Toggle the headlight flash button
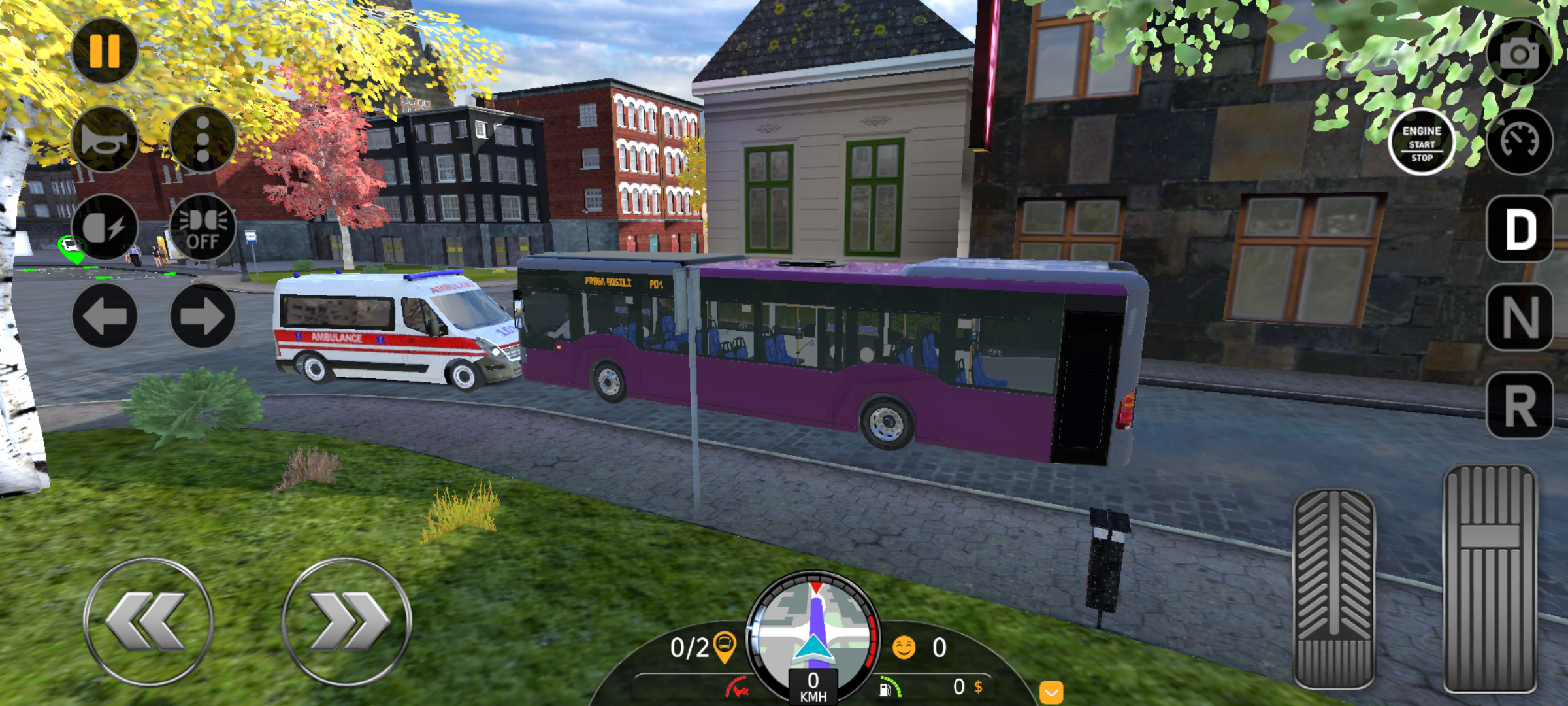The width and height of the screenshot is (1568, 706). [x=105, y=227]
